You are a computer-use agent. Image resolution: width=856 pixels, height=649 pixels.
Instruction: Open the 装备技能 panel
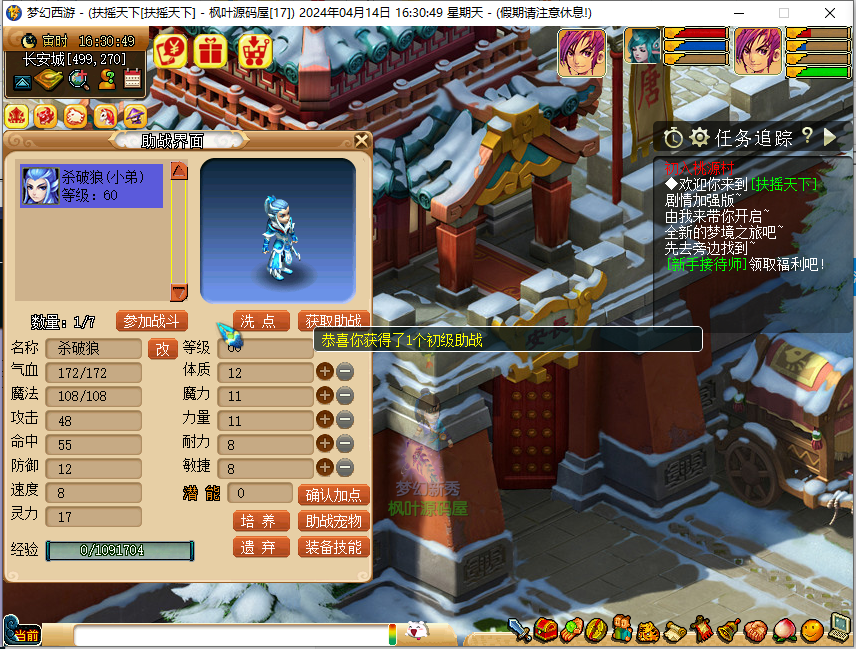[334, 547]
